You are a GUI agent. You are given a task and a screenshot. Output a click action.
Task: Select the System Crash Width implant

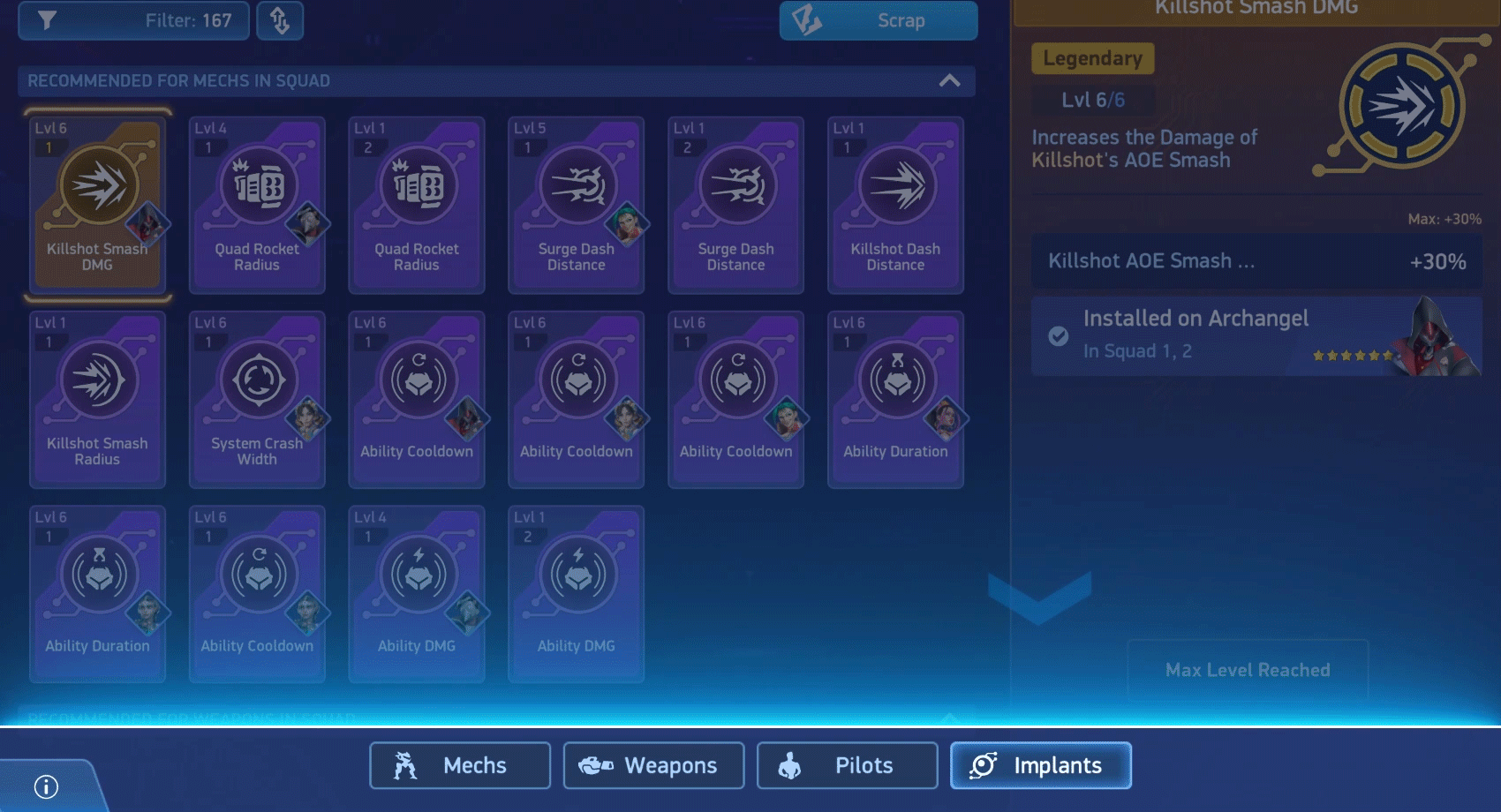257,397
